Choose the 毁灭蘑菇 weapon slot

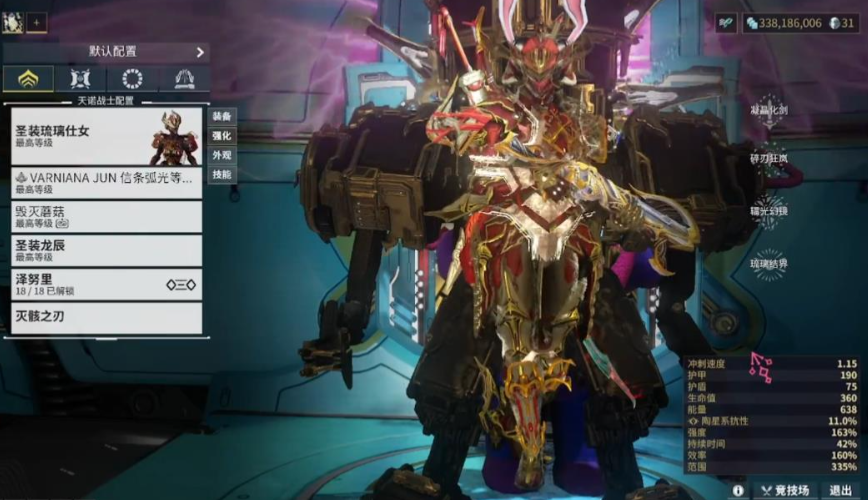[106, 217]
